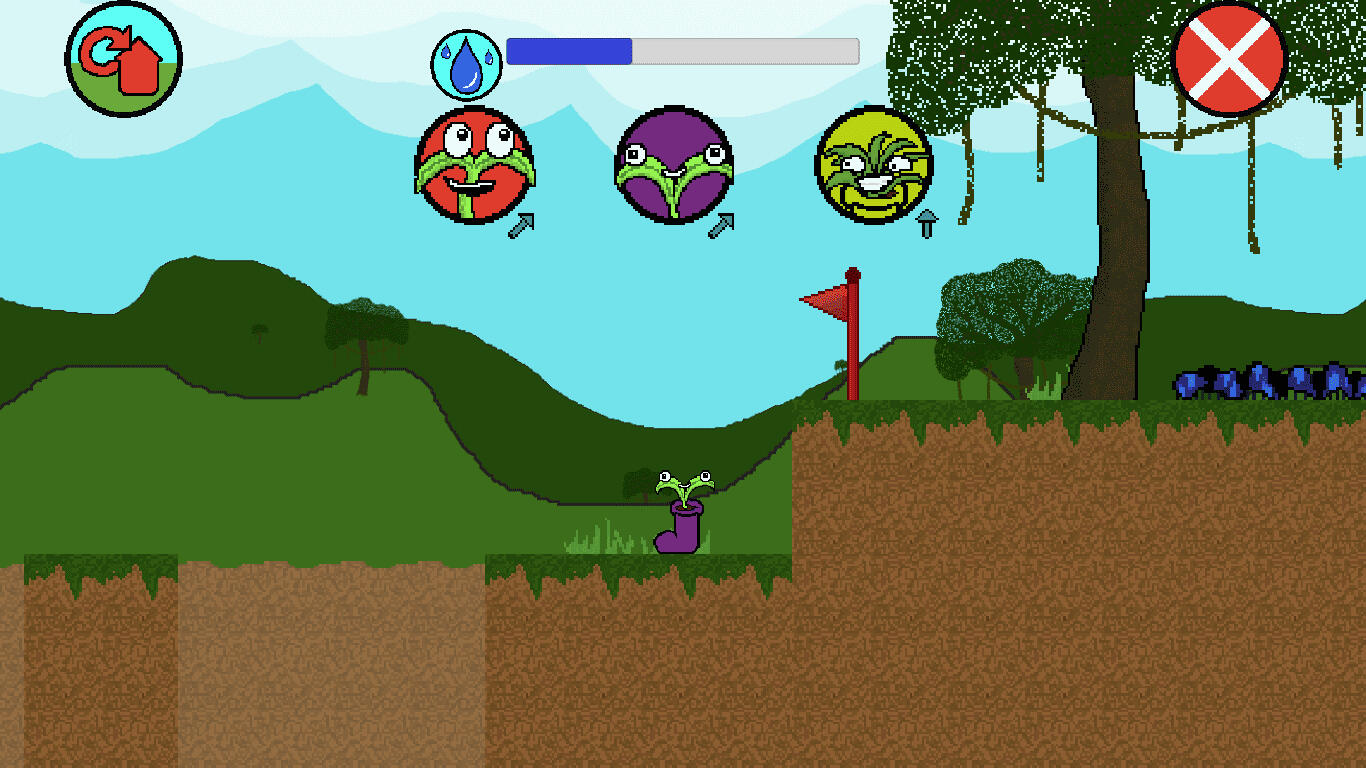The width and height of the screenshot is (1366, 768).
Task: Close the level with the red X
Action: click(1229, 59)
